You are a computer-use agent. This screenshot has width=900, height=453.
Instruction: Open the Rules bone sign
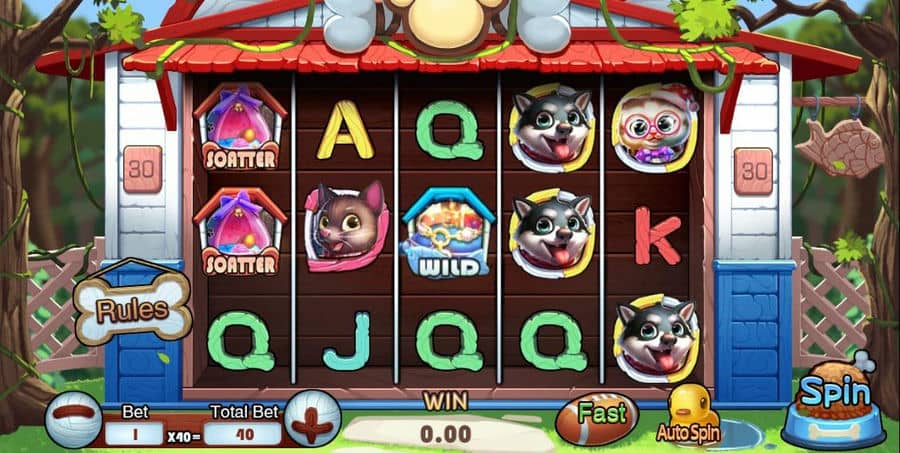click(133, 309)
